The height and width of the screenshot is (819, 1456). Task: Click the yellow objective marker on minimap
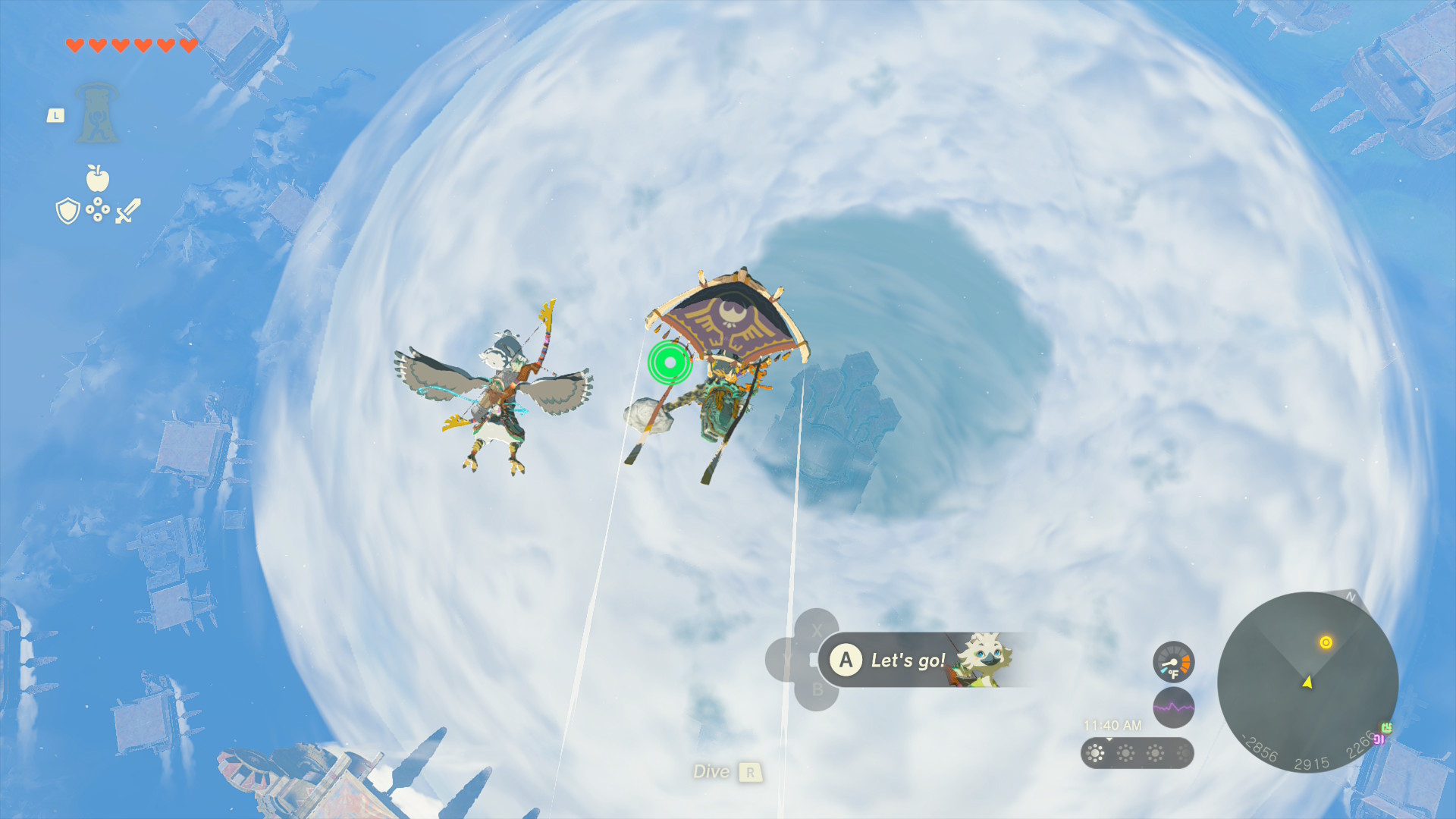tap(1326, 642)
